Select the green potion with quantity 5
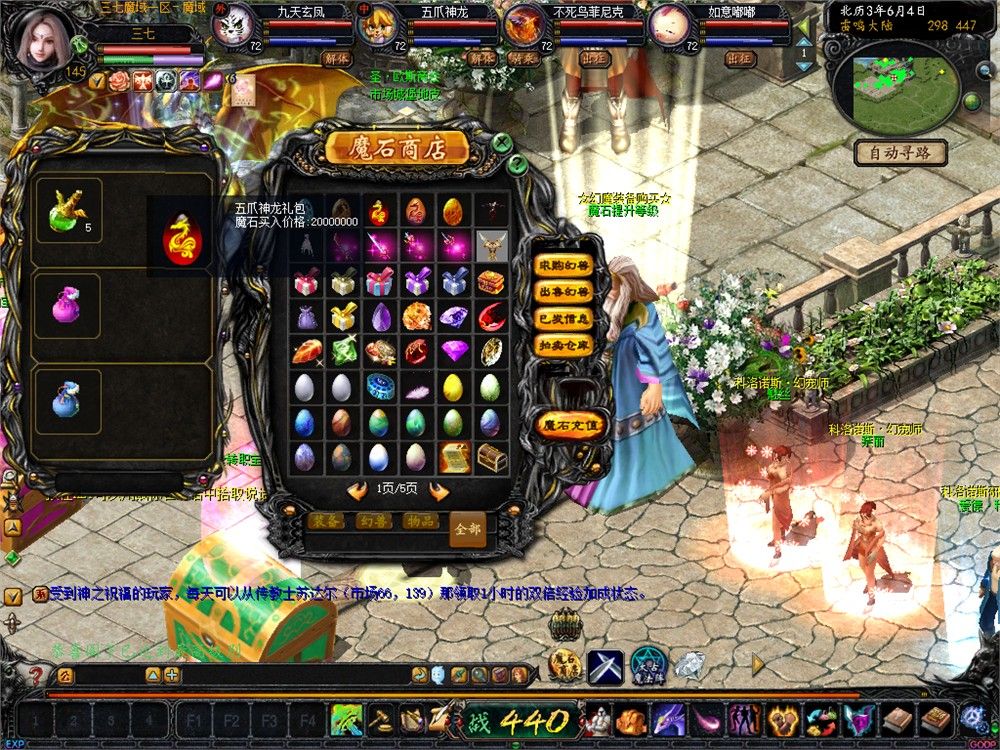This screenshot has width=1000, height=750. [x=68, y=212]
